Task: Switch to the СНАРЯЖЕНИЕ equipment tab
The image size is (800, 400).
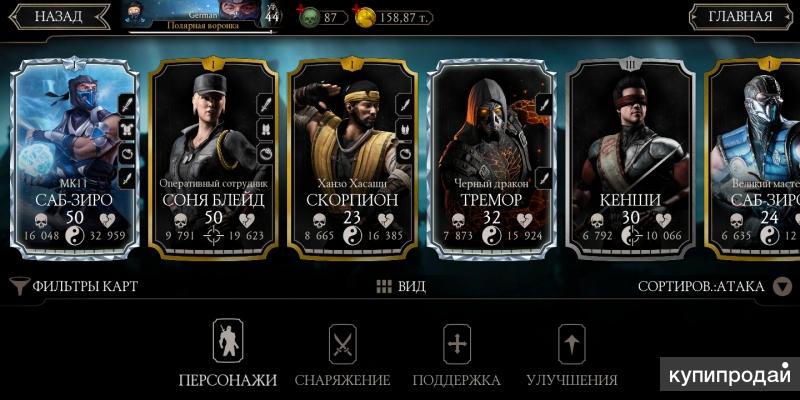Action: tap(343, 355)
